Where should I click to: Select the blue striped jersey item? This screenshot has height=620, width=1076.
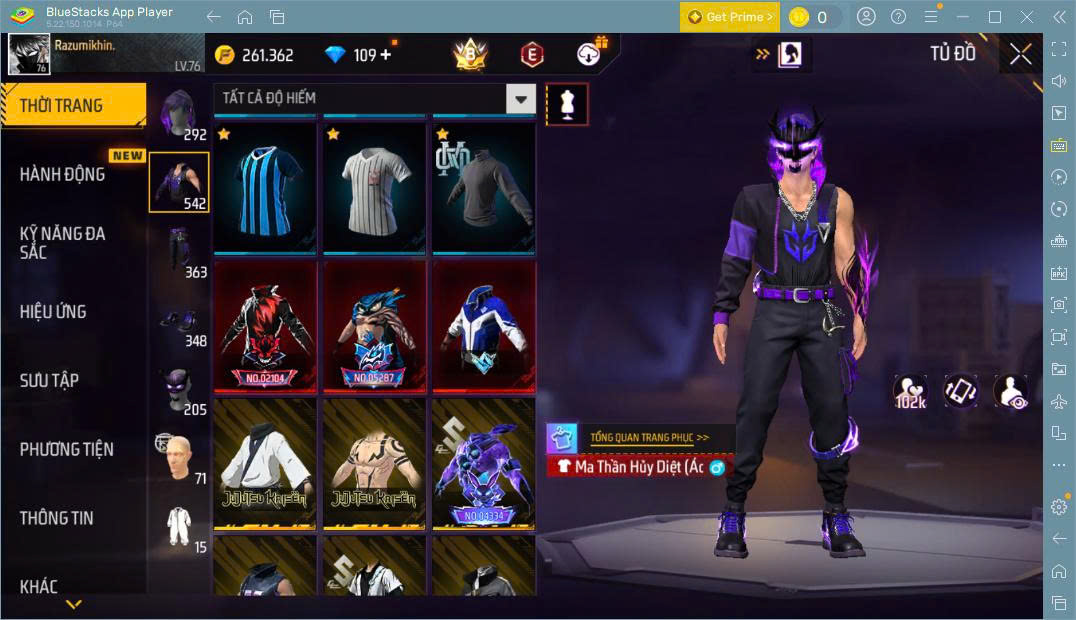click(x=265, y=188)
